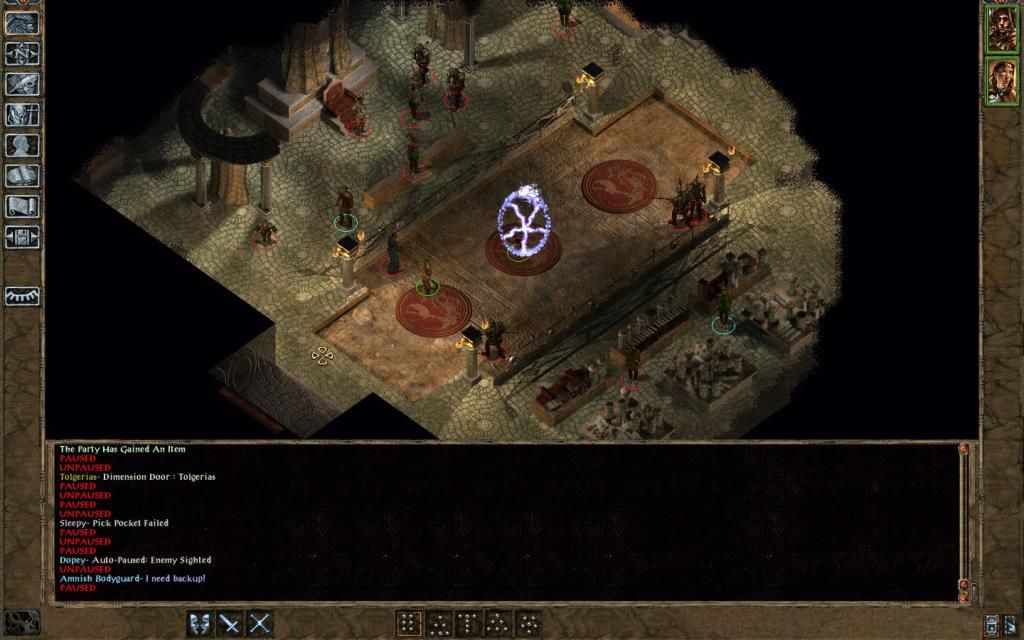Open the character record bust icon

tap(22, 145)
